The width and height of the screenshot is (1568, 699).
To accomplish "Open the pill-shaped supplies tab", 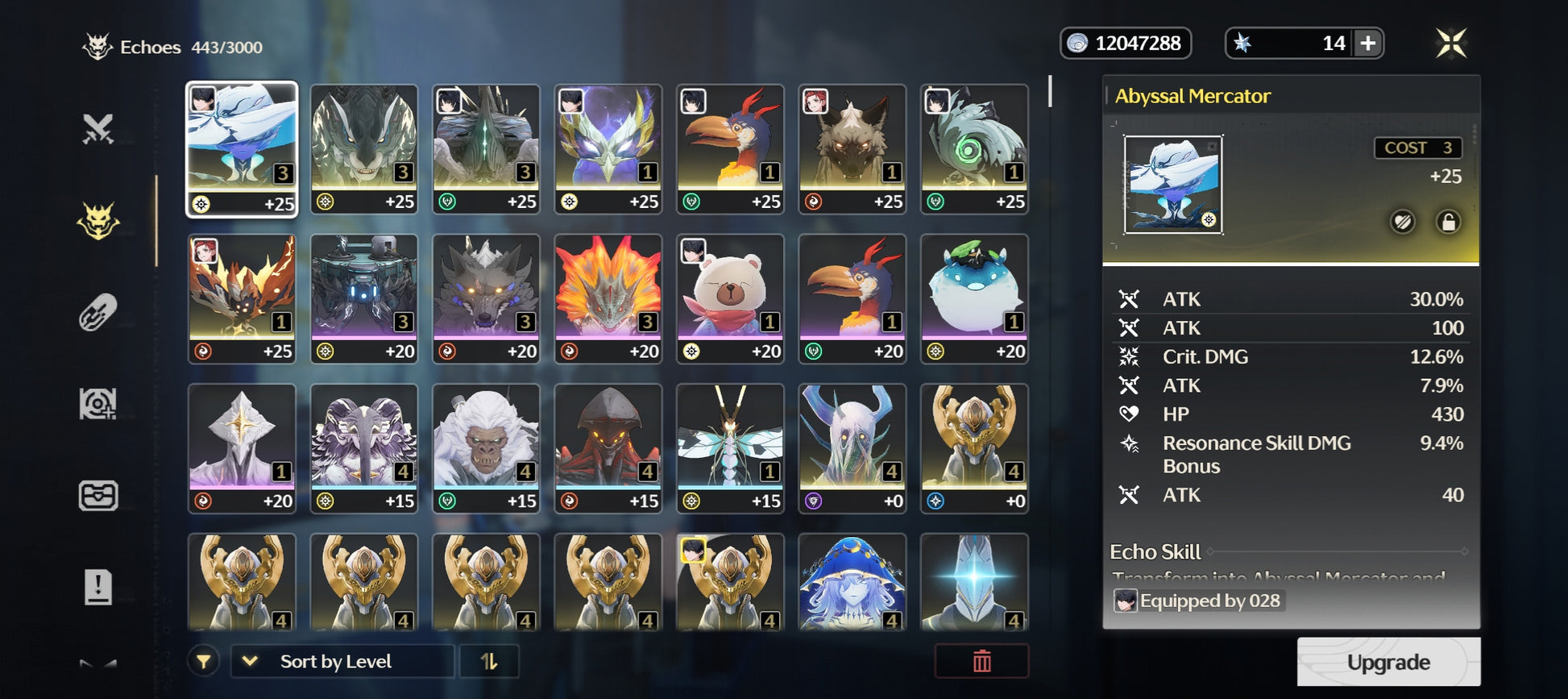I will pos(98,313).
